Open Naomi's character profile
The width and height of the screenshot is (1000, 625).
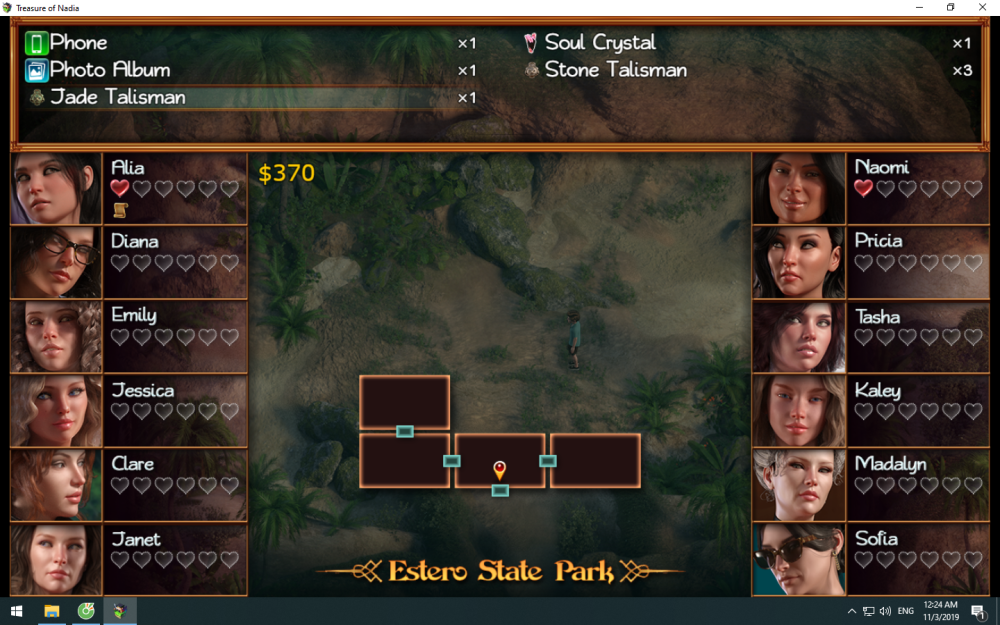(799, 188)
